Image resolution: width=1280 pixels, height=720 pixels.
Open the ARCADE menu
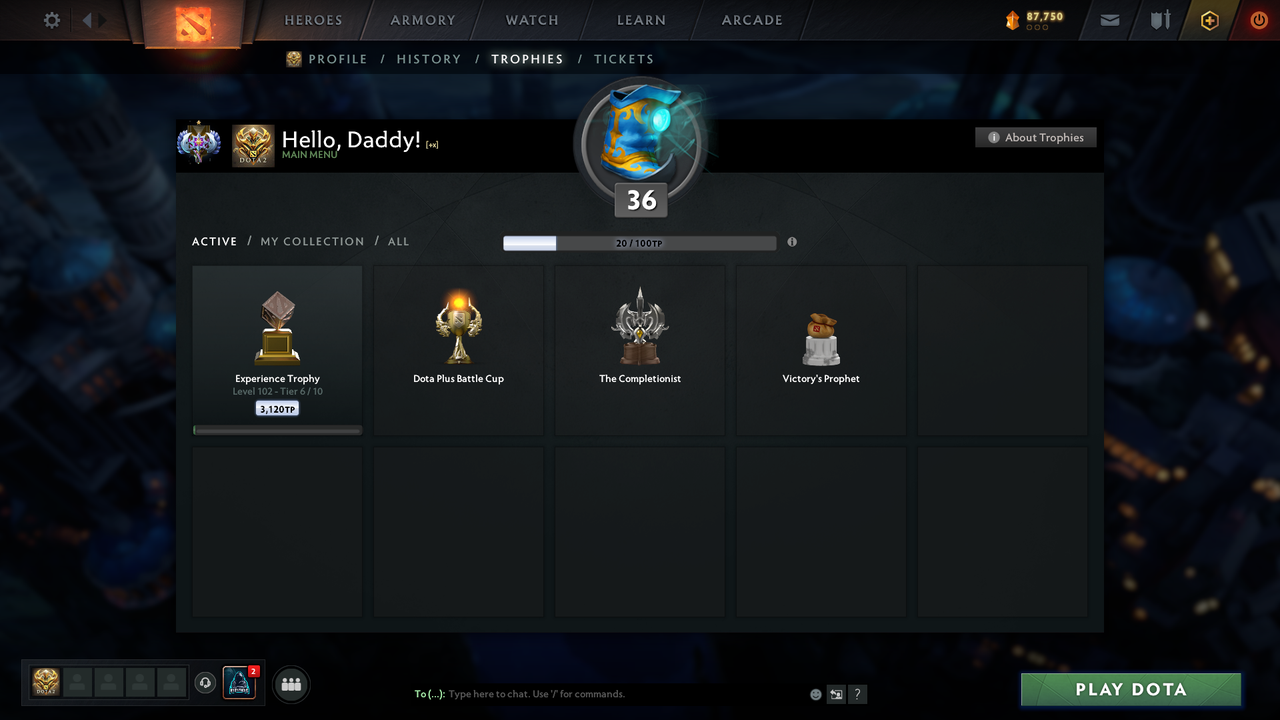coord(751,20)
